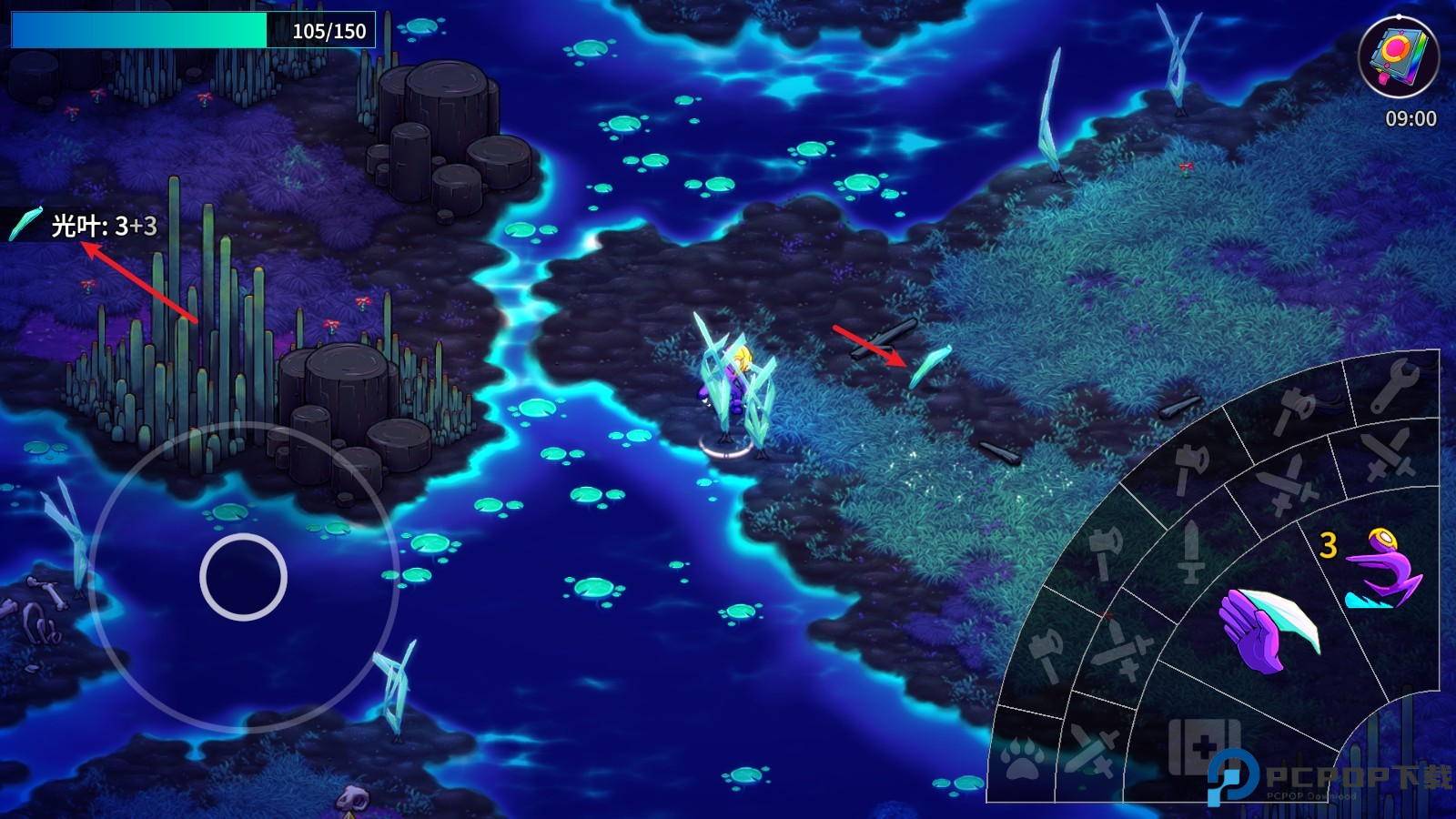Select the paw print slot in the wheel
The height and width of the screenshot is (819, 1456).
[1020, 751]
